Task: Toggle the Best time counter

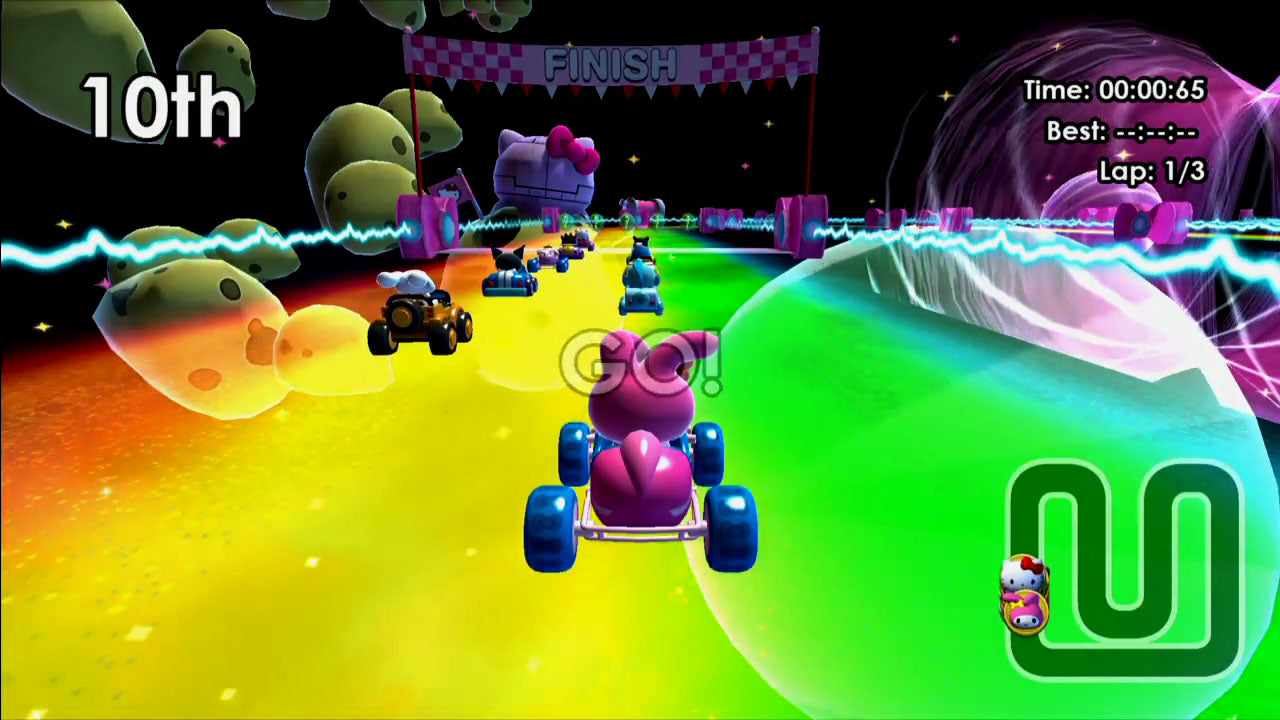Action: [1120, 127]
